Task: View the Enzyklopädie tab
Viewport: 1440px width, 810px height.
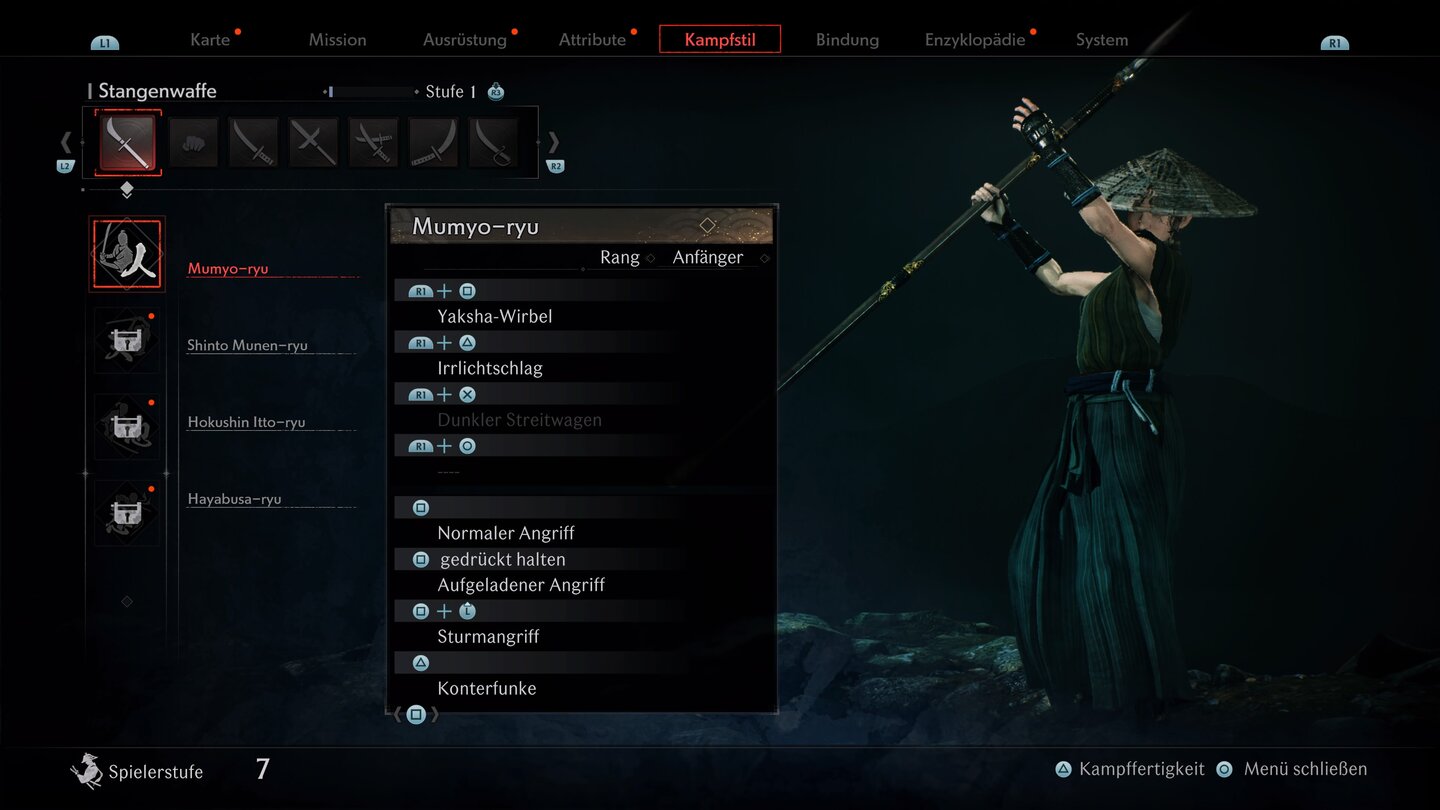Action: pos(975,40)
